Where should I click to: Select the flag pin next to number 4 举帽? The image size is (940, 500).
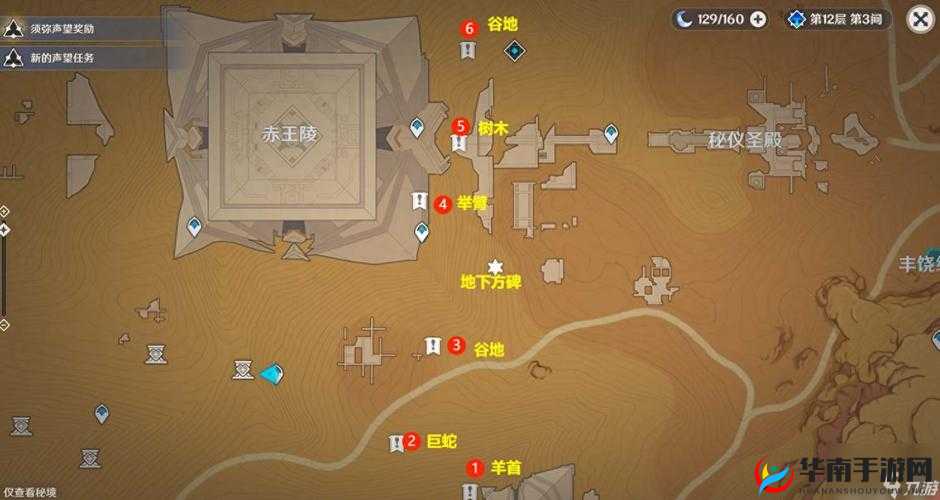[x=419, y=202]
